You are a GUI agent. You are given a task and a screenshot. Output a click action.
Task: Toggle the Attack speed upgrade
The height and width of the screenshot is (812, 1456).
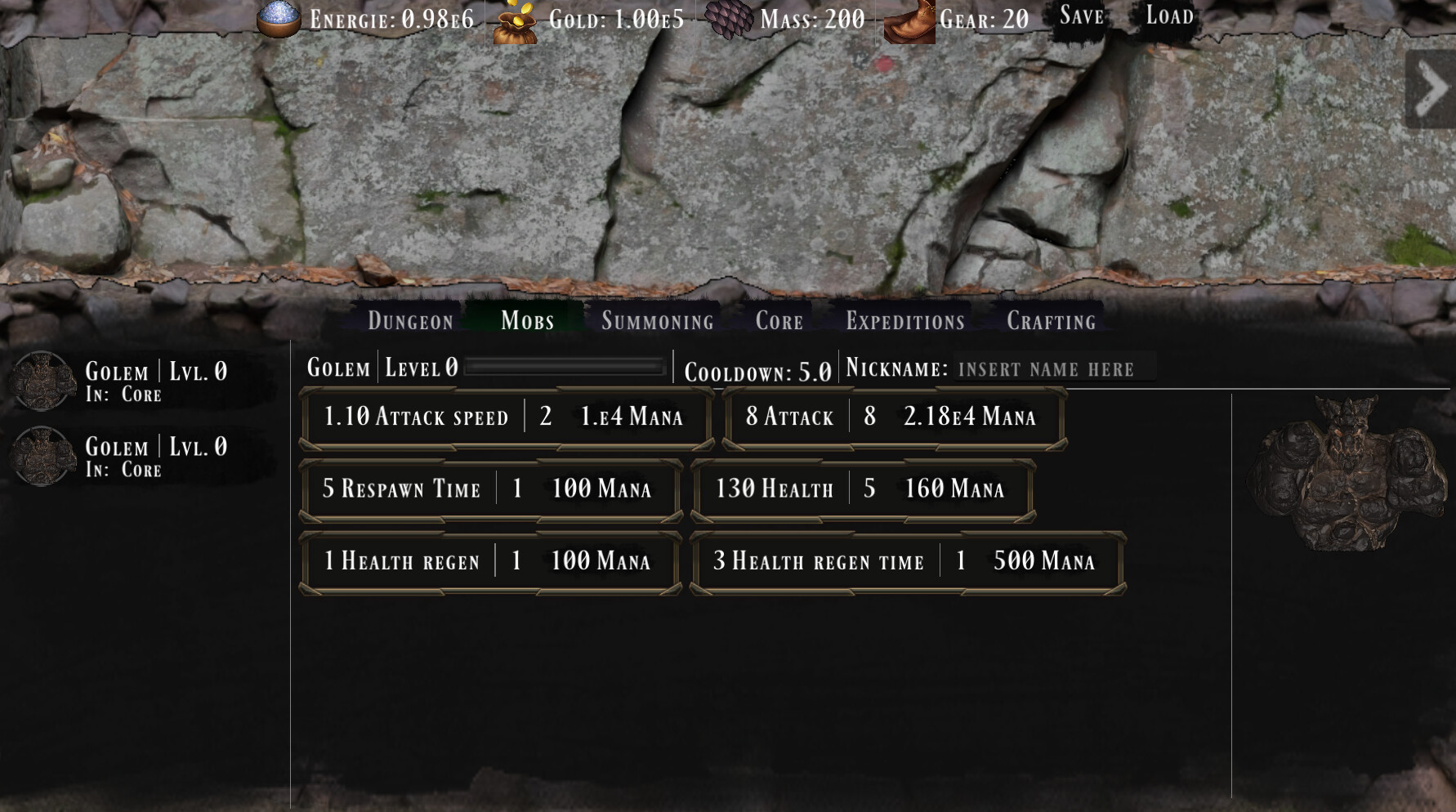click(502, 417)
